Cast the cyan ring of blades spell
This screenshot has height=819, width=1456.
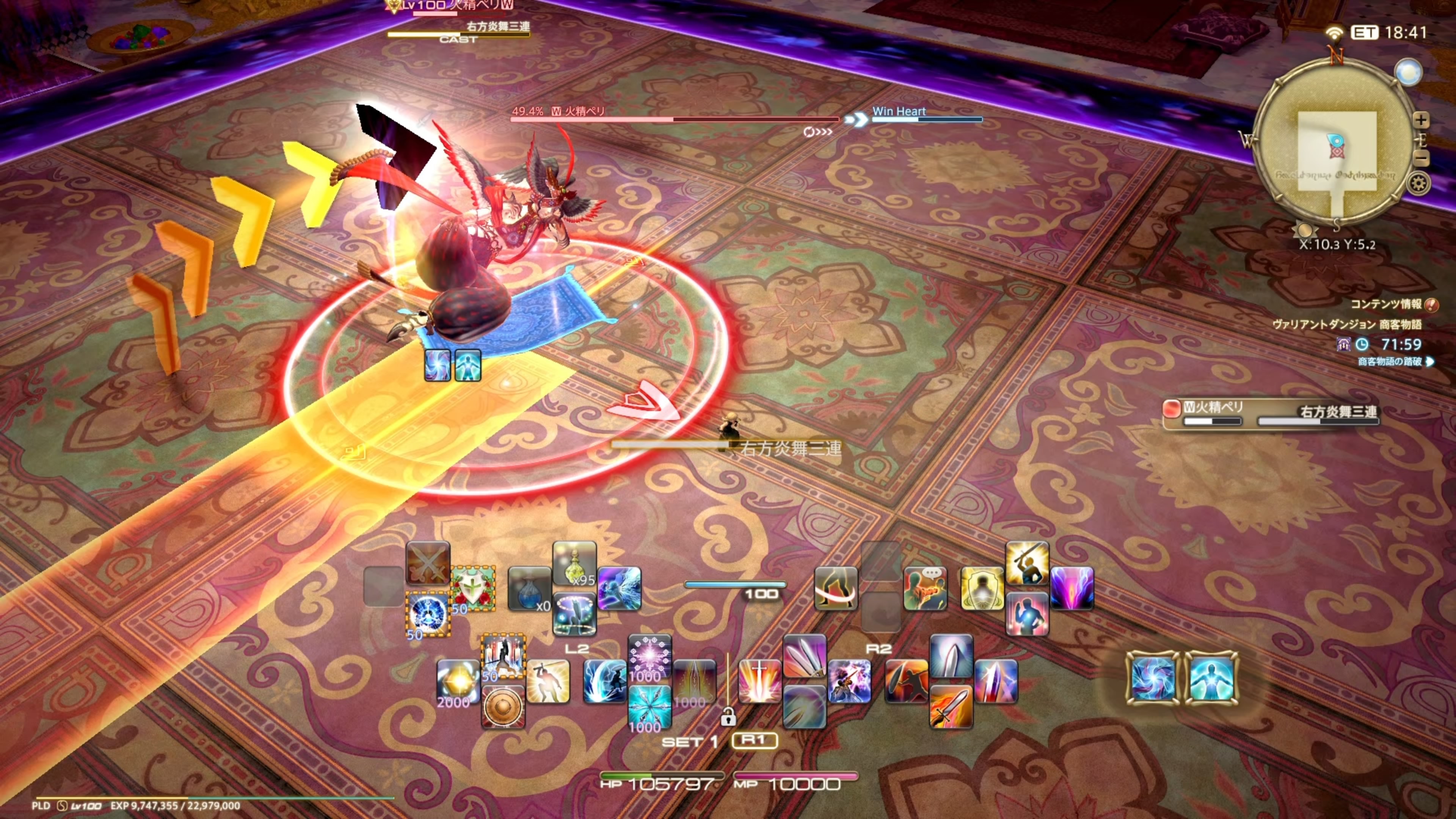click(x=650, y=706)
